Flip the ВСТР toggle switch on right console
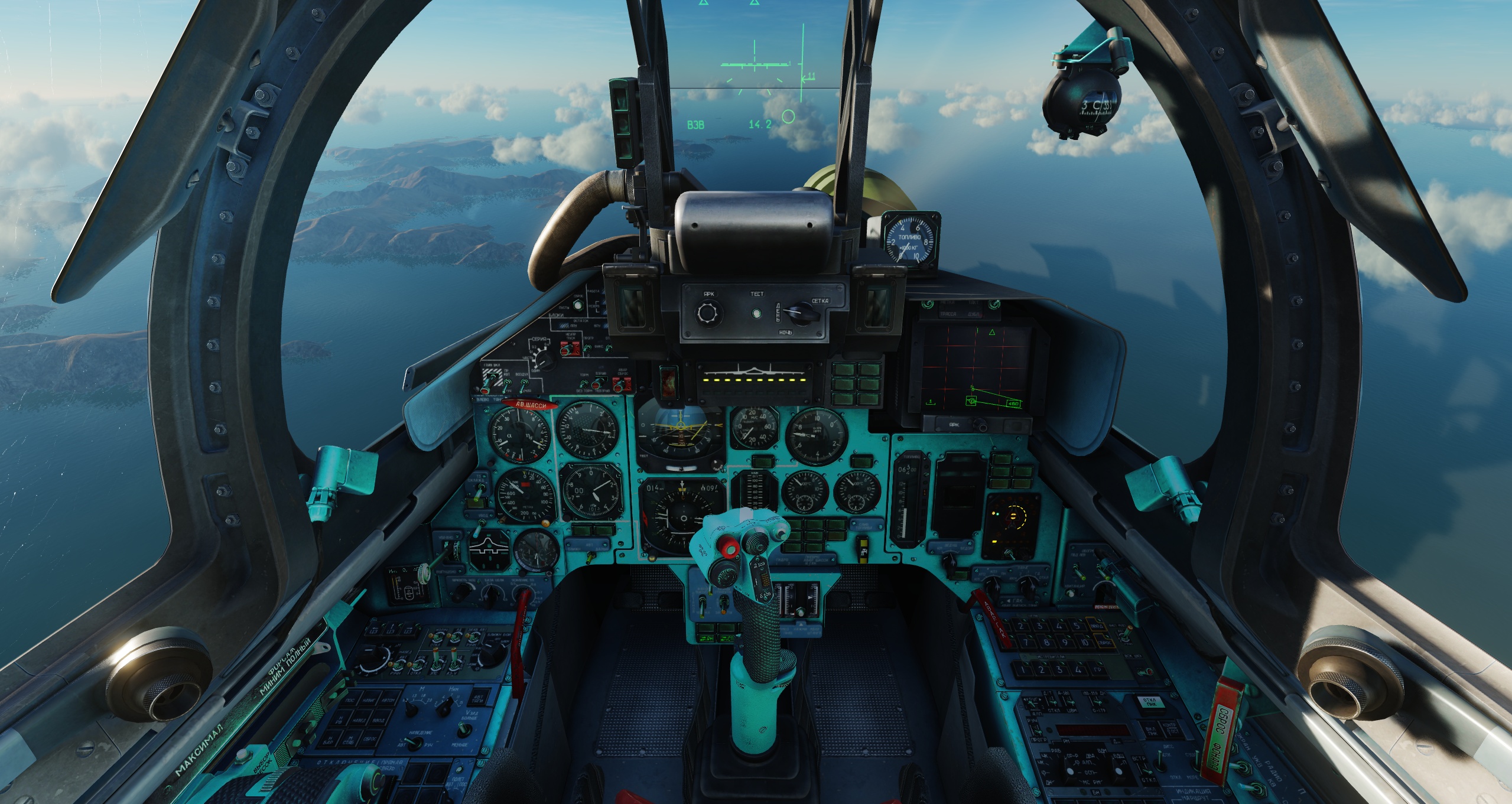This screenshot has width=1512, height=804. point(1147,772)
